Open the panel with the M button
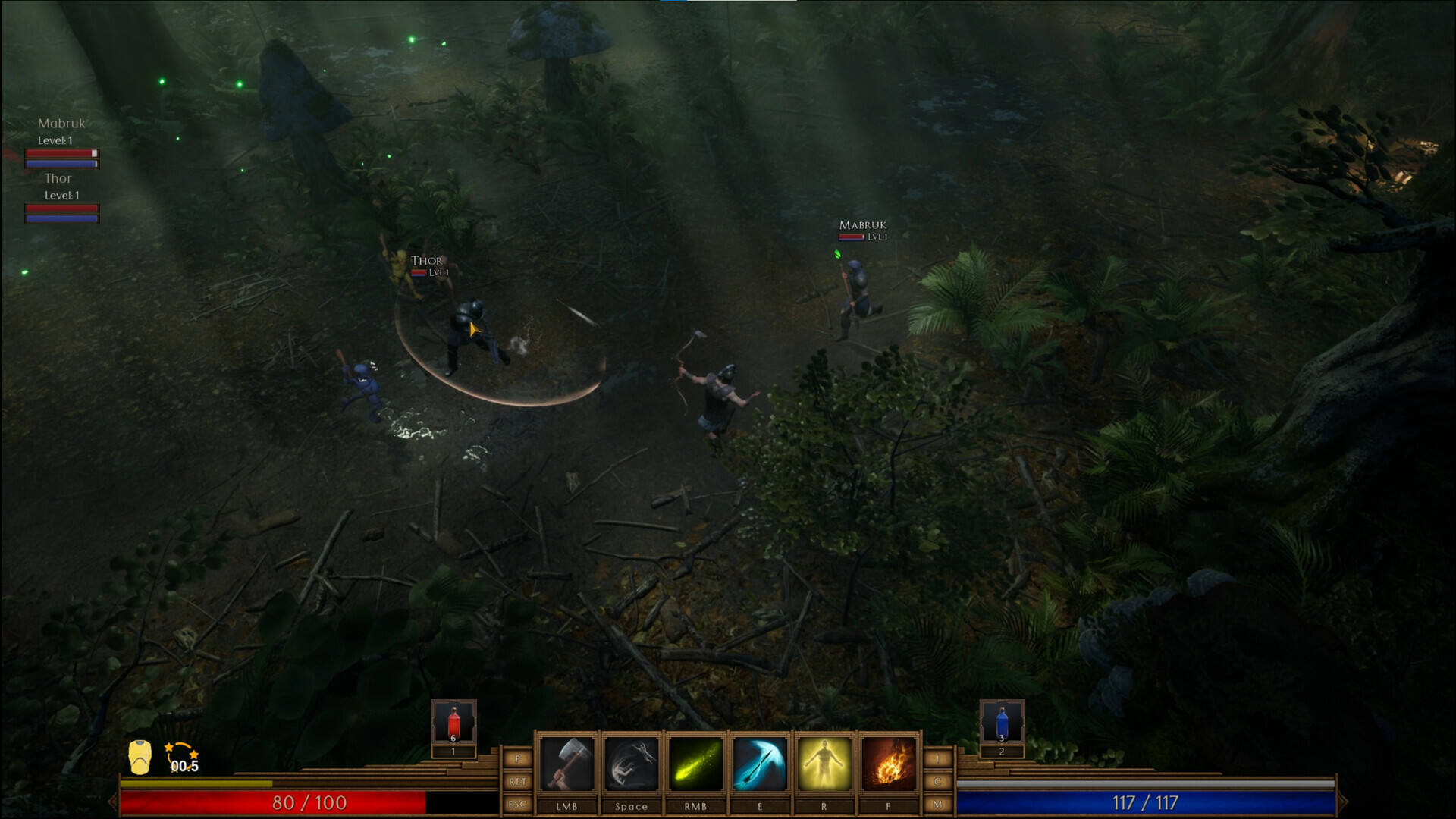Image resolution: width=1456 pixels, height=819 pixels. coord(938,804)
